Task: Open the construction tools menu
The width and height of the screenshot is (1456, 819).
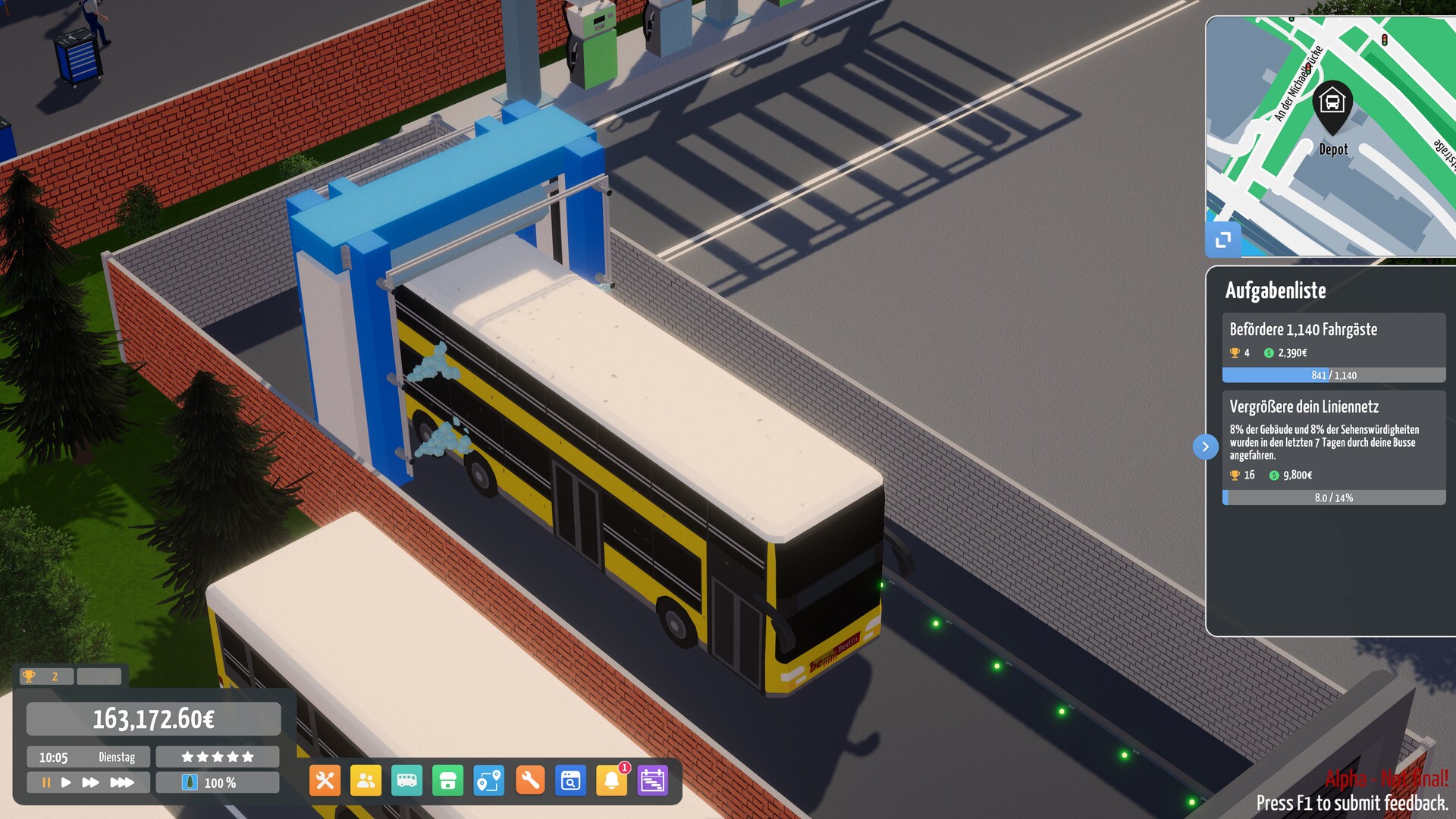Action: pyautogui.click(x=325, y=781)
